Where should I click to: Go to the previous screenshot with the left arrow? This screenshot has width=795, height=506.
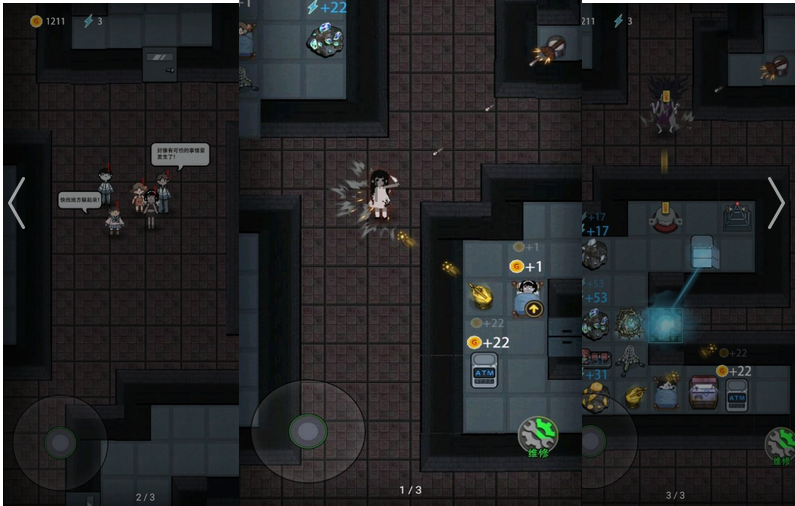16,203
